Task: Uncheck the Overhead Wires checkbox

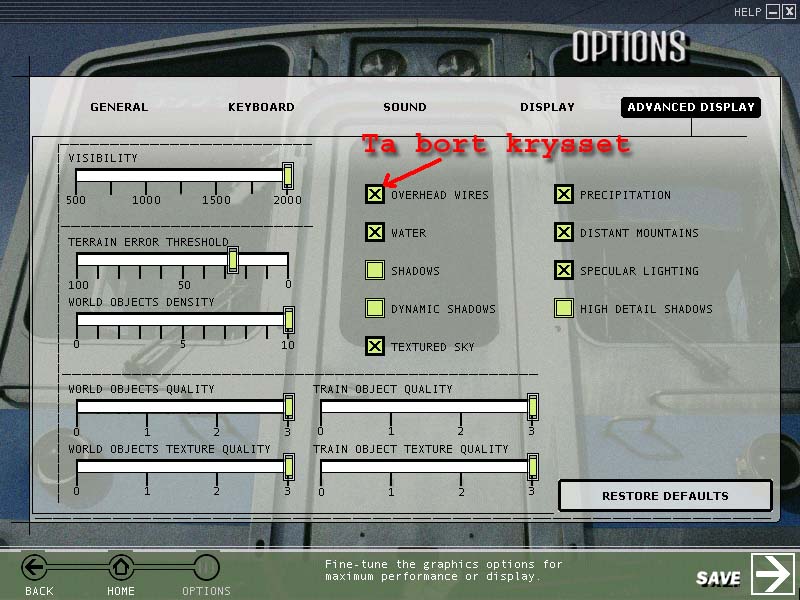Action: [x=375, y=194]
